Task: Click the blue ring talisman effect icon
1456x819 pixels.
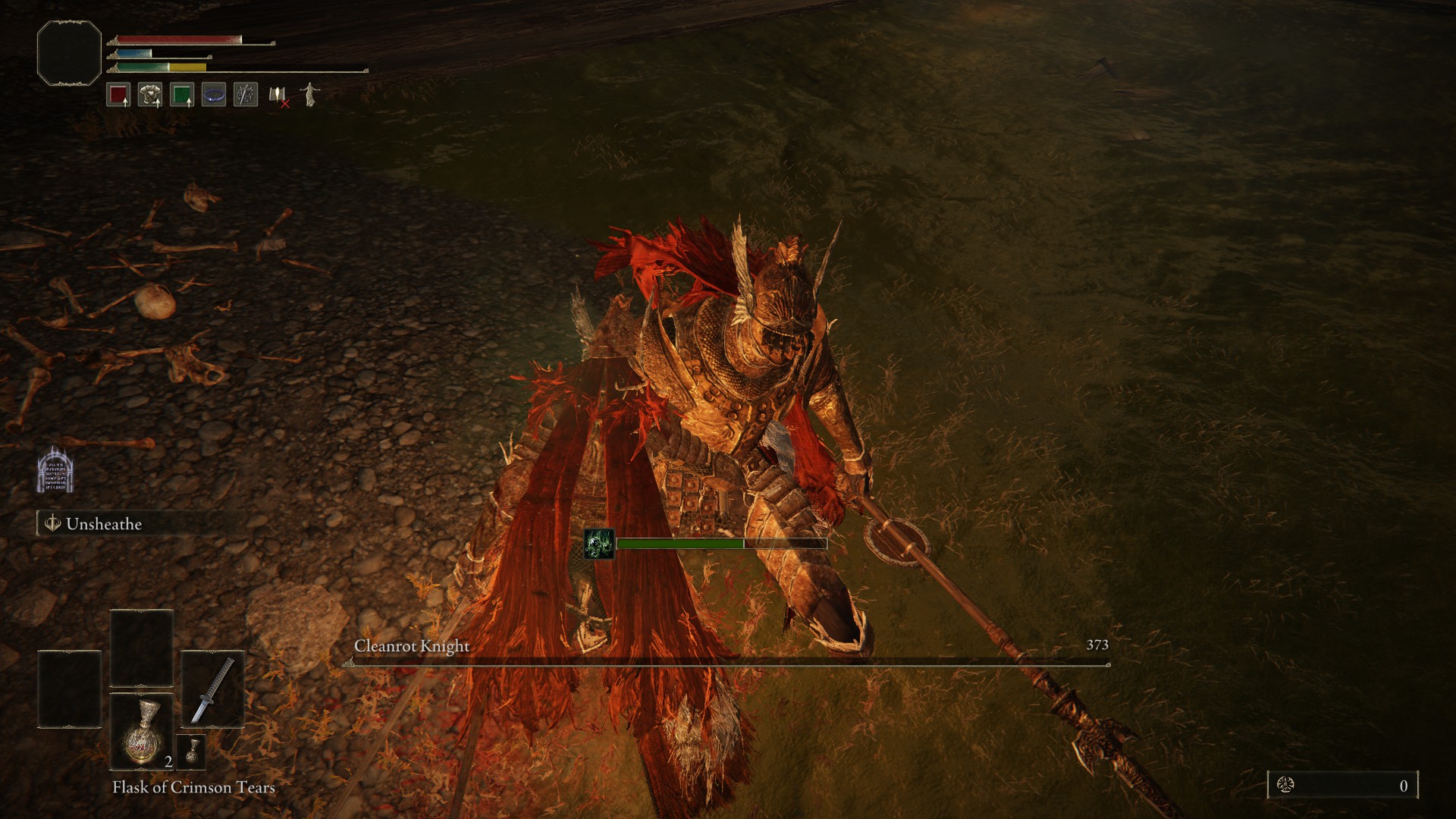Action: pyautogui.click(x=213, y=94)
